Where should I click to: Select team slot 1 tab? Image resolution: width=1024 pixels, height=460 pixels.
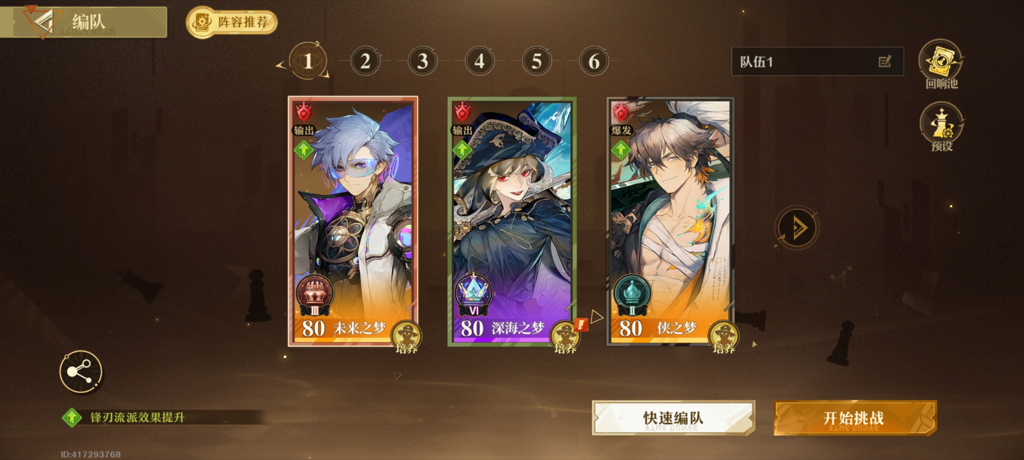[x=308, y=62]
